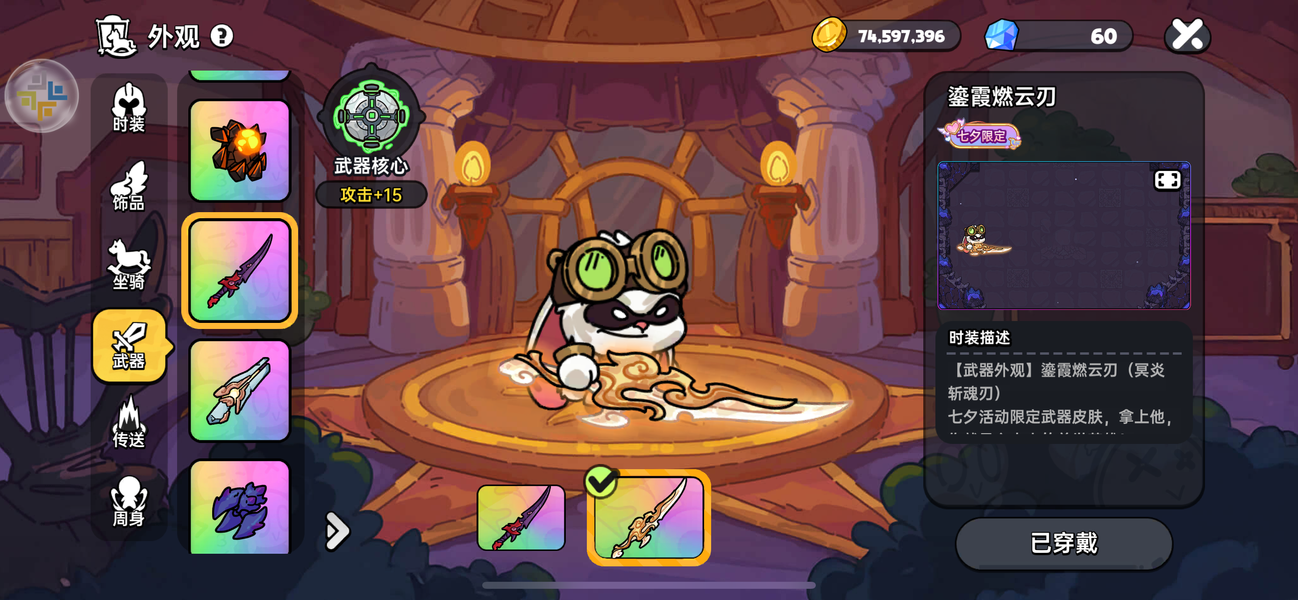Click the 已穿戴 equipped button

point(1064,543)
